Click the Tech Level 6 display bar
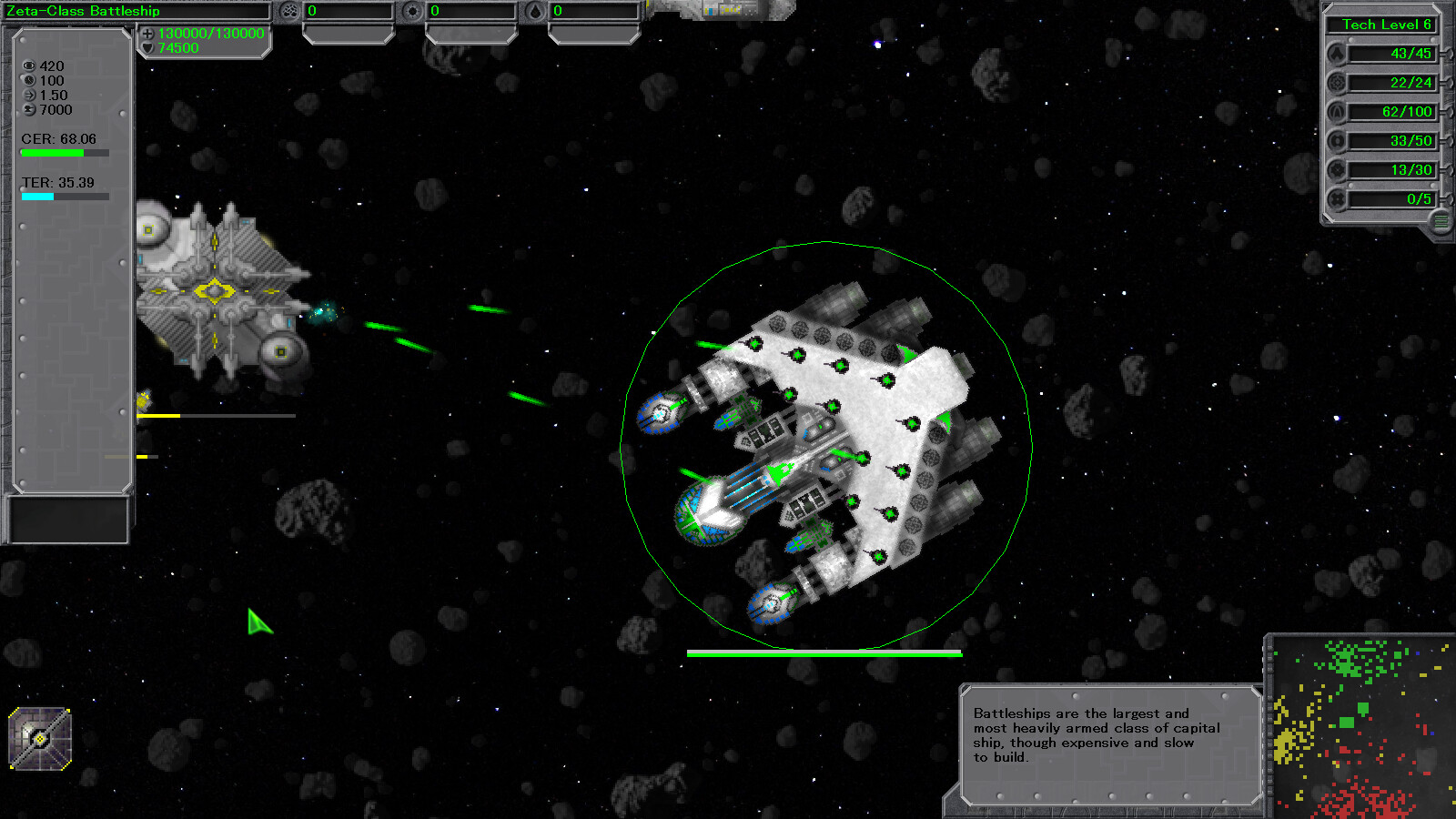Image resolution: width=1456 pixels, height=819 pixels. click(1382, 25)
